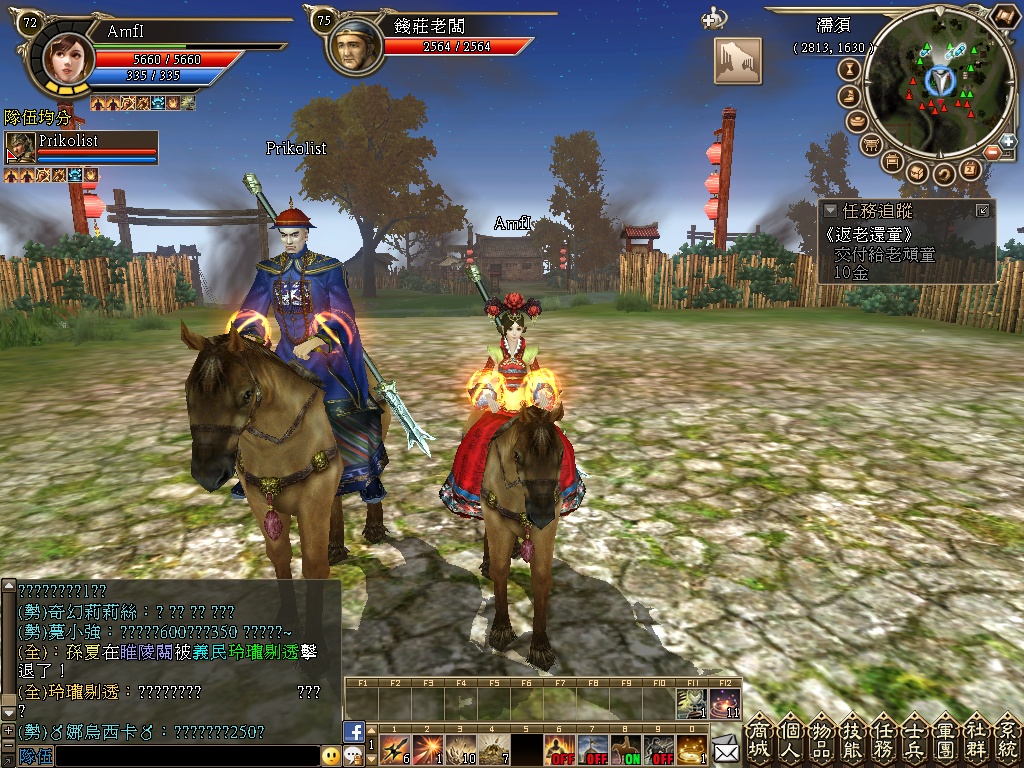Open the 軍團 legion menu

click(946, 740)
